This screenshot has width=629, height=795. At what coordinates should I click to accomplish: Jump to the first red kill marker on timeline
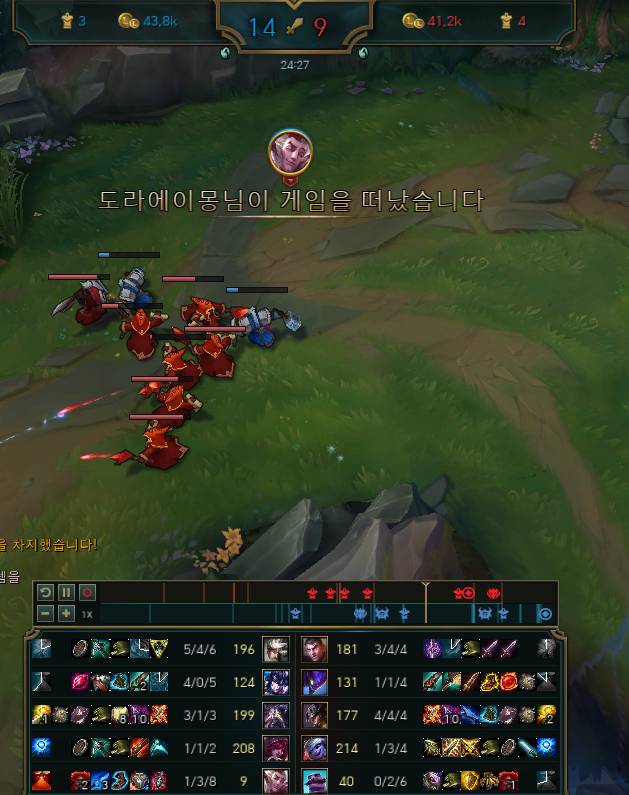312,593
